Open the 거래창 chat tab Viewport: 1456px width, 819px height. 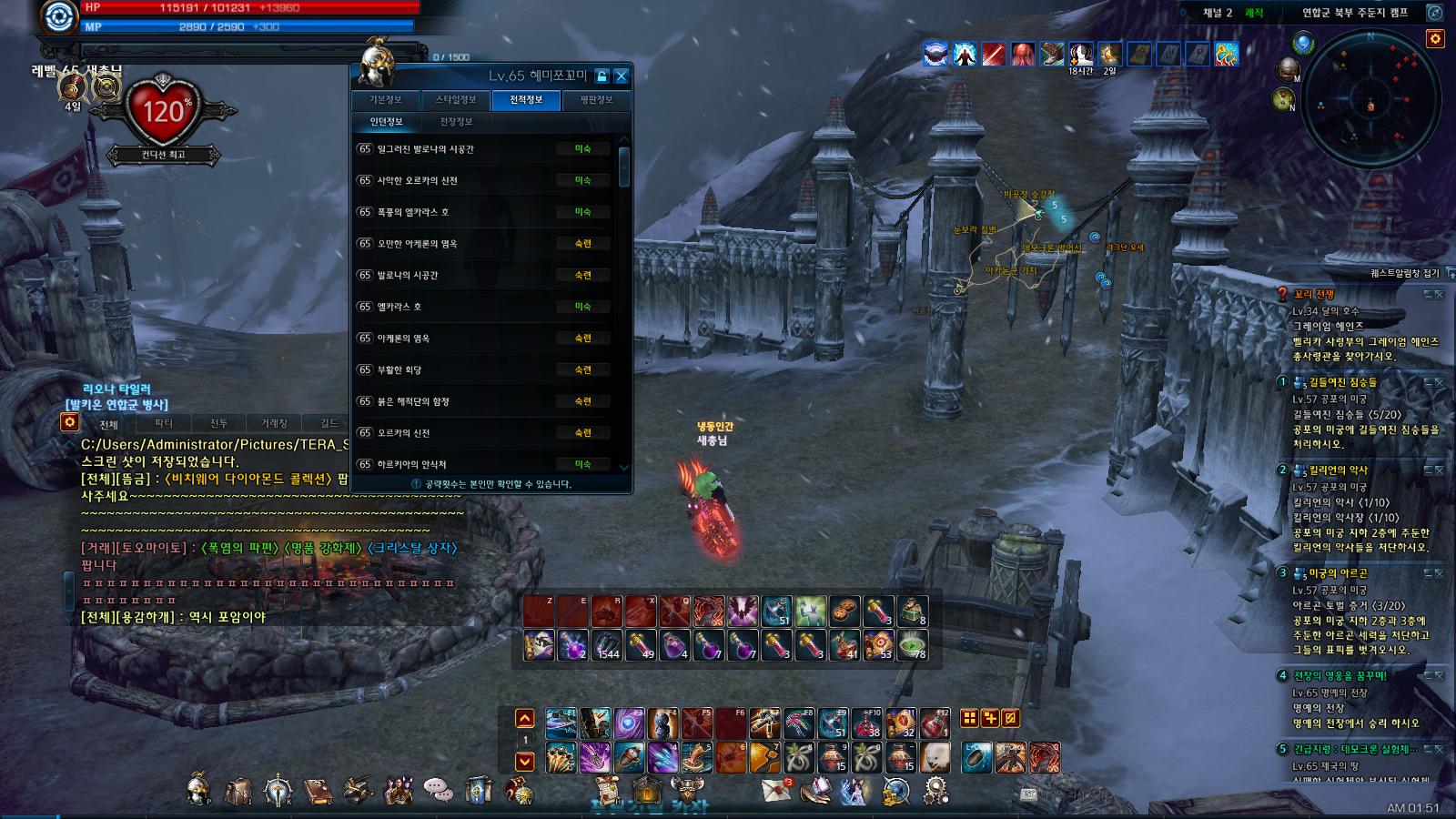(x=274, y=424)
